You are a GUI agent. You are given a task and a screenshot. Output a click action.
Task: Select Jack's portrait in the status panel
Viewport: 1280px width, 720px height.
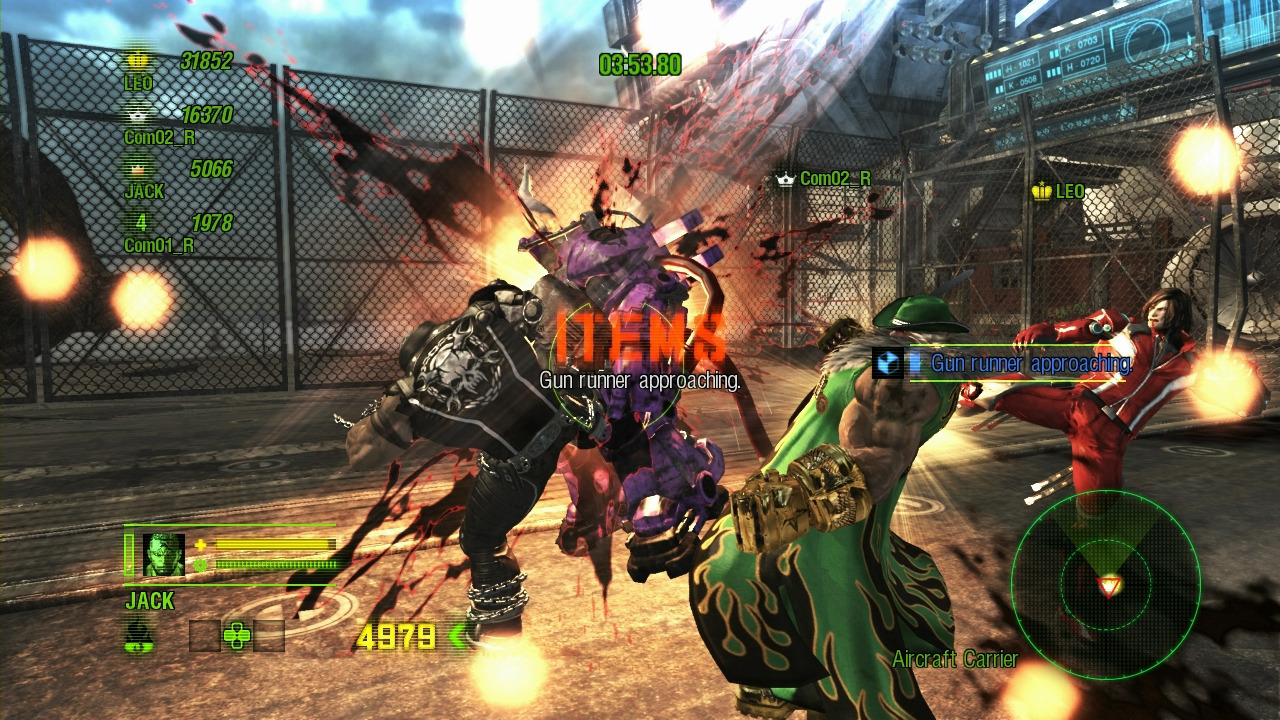(x=163, y=554)
